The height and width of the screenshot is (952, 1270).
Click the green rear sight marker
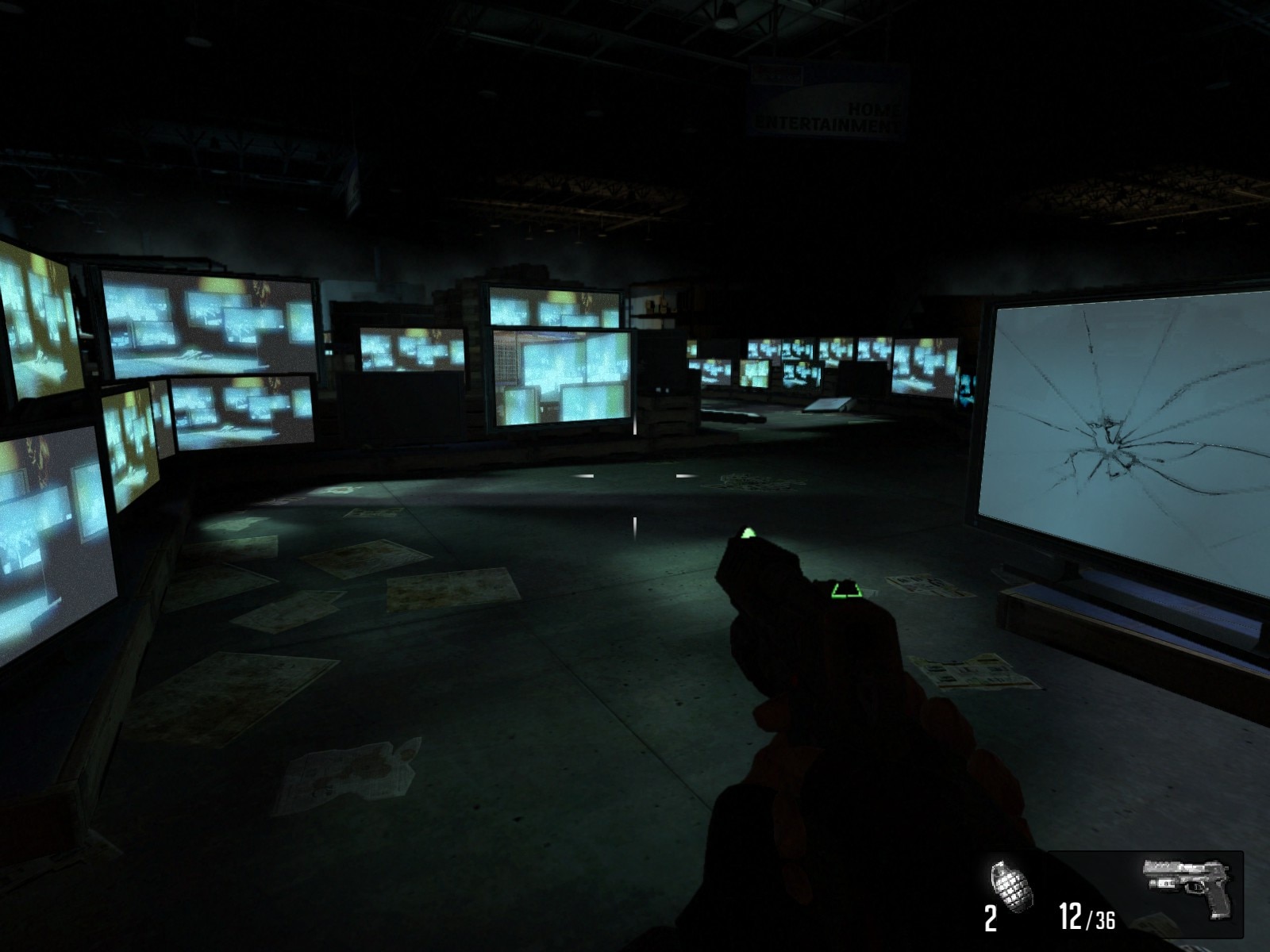[846, 591]
